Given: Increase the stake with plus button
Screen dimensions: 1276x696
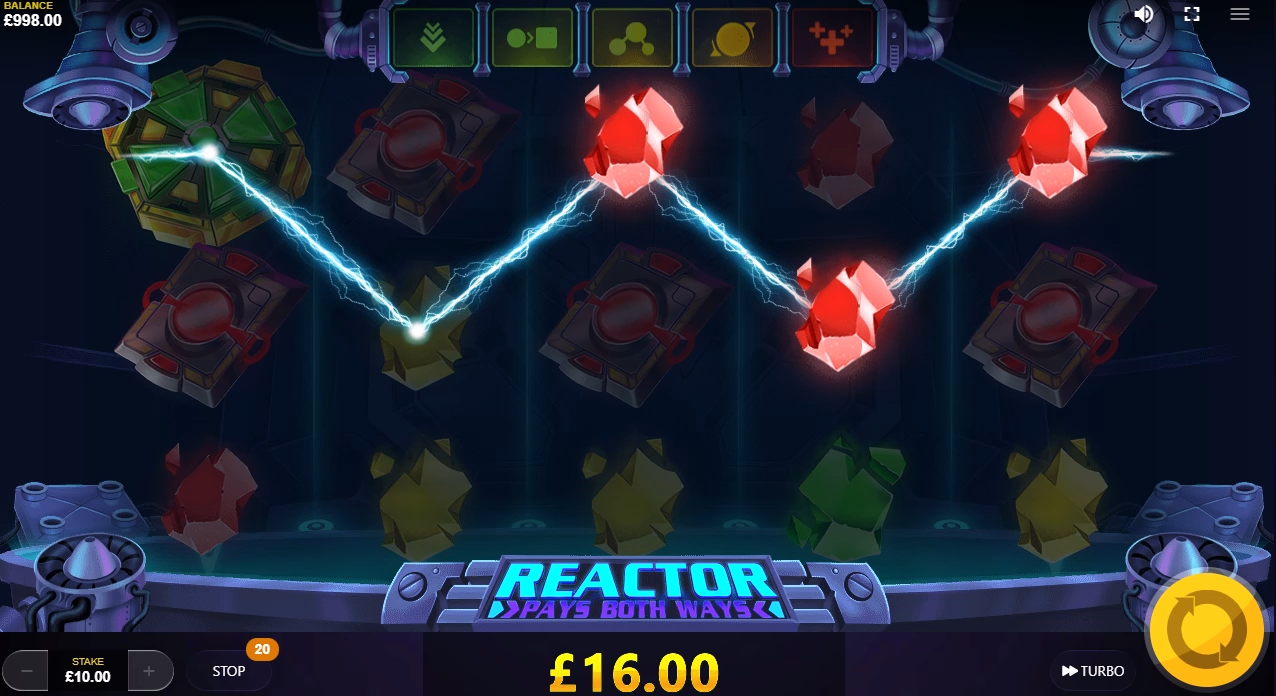Looking at the screenshot, I should click(149, 671).
